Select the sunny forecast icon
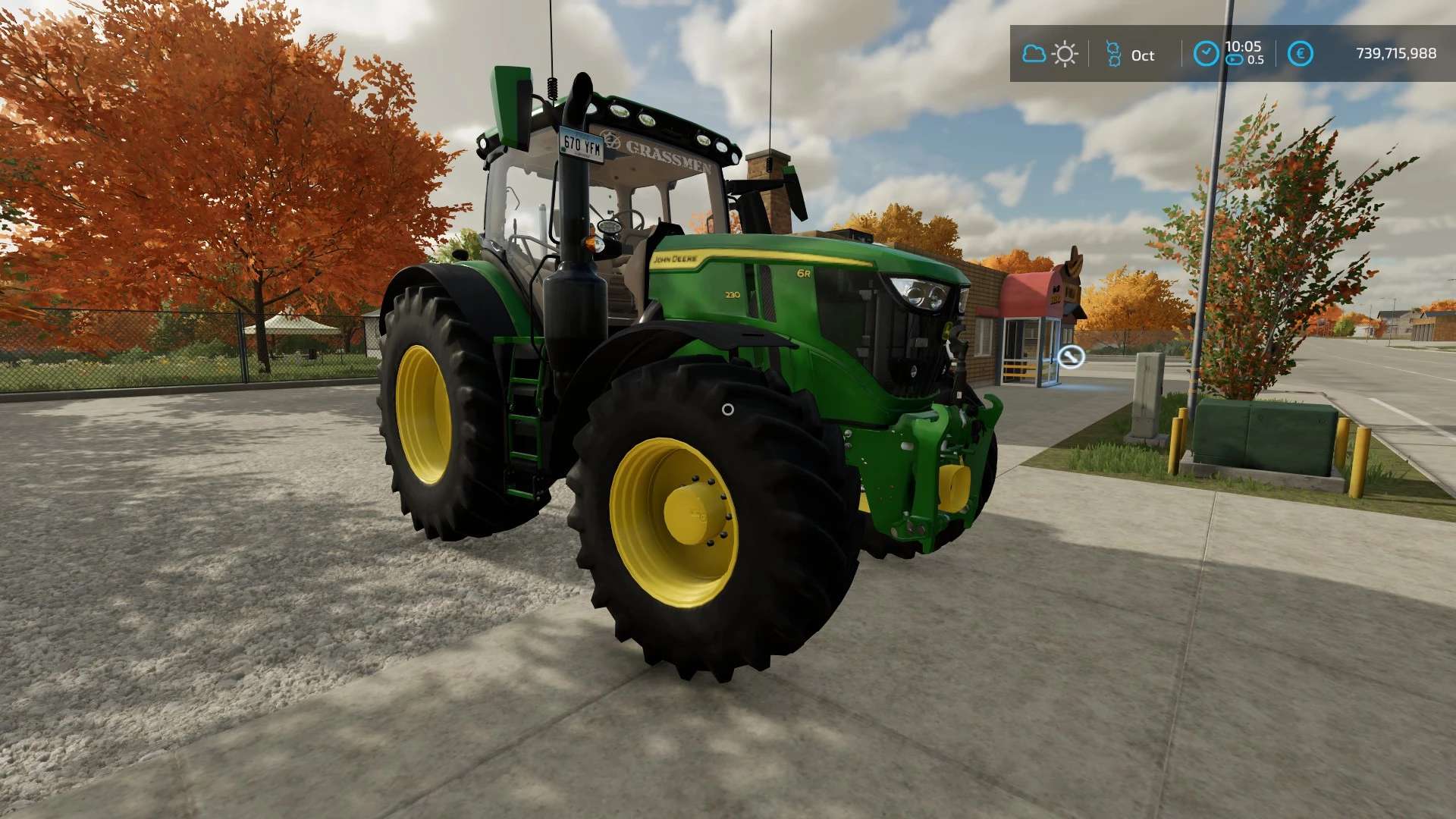This screenshot has width=1456, height=819. click(1065, 54)
